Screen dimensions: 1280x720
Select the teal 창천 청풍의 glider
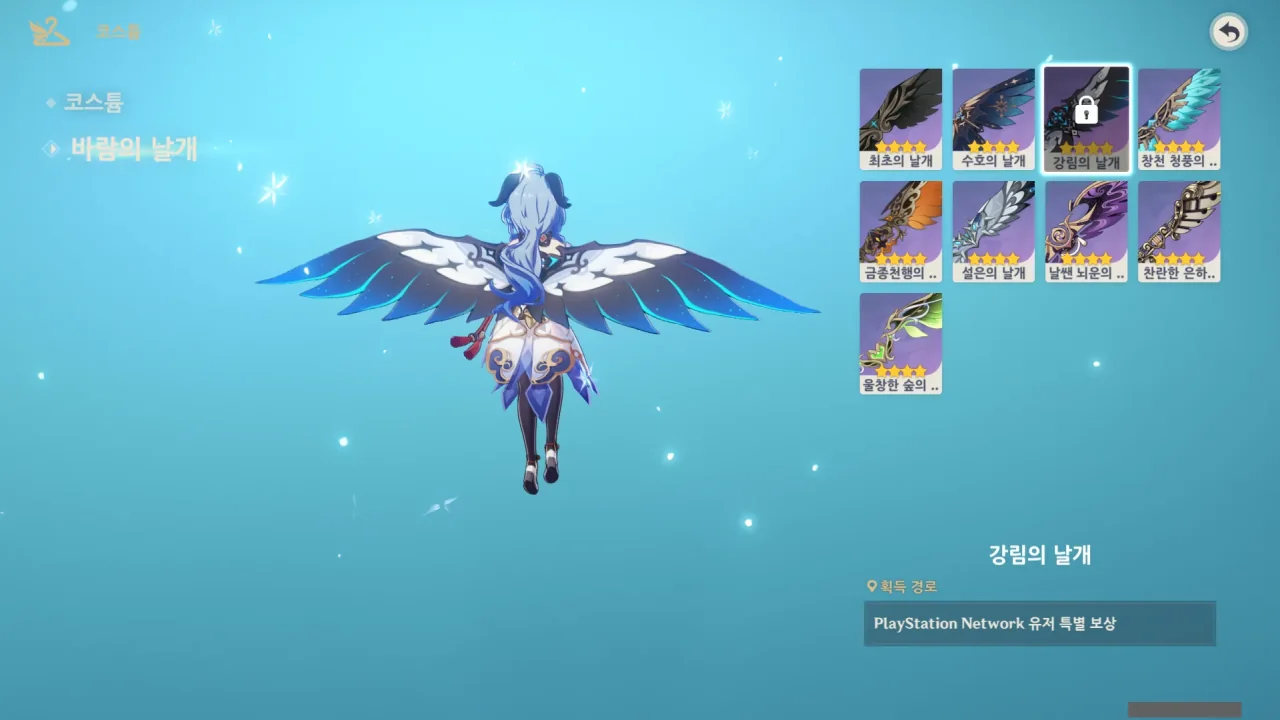tap(1179, 118)
